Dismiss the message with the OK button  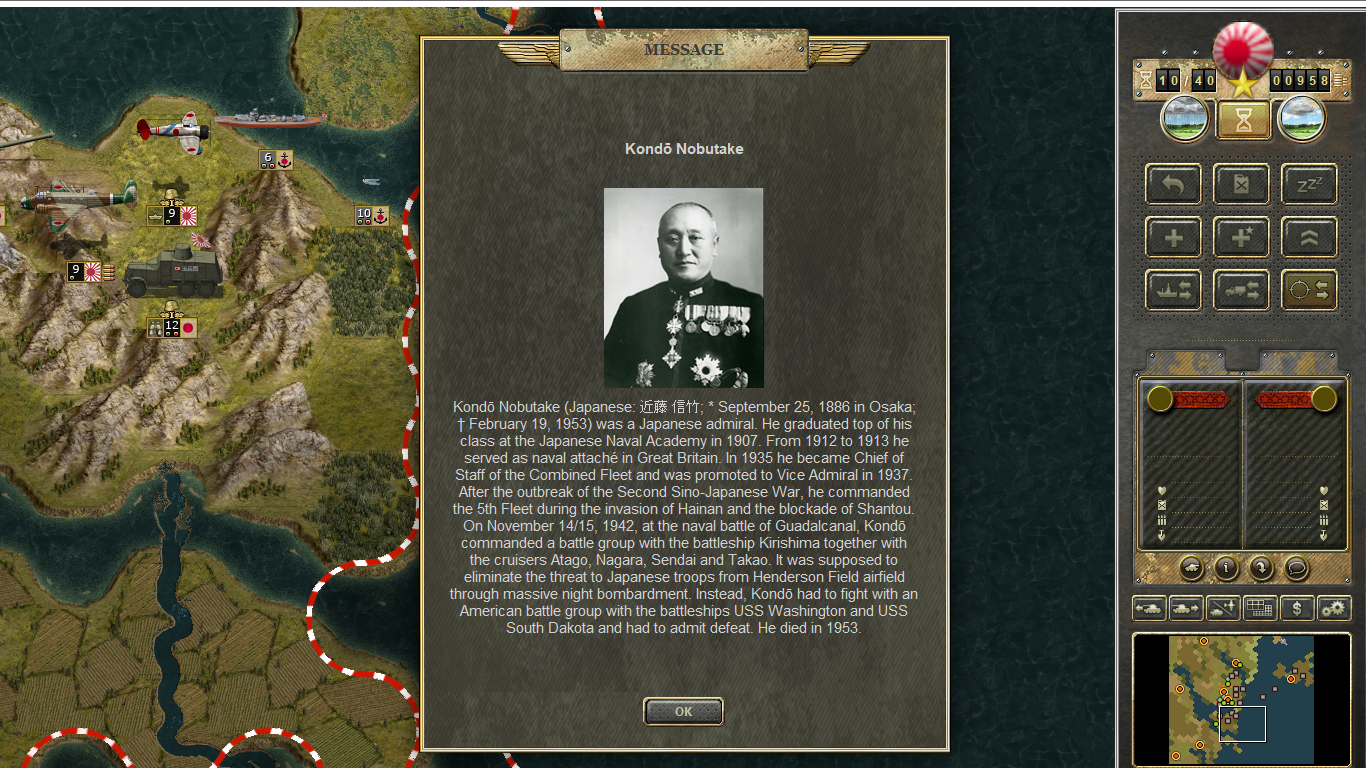point(683,712)
